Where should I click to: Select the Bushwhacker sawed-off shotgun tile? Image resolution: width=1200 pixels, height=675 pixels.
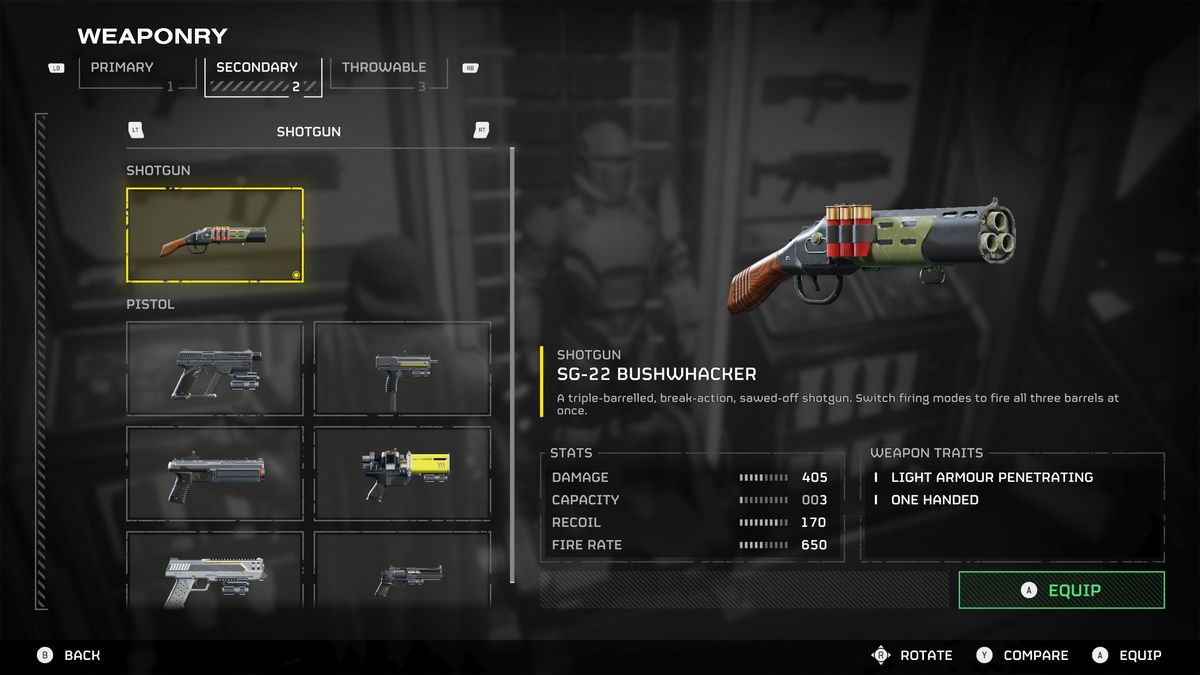click(215, 235)
